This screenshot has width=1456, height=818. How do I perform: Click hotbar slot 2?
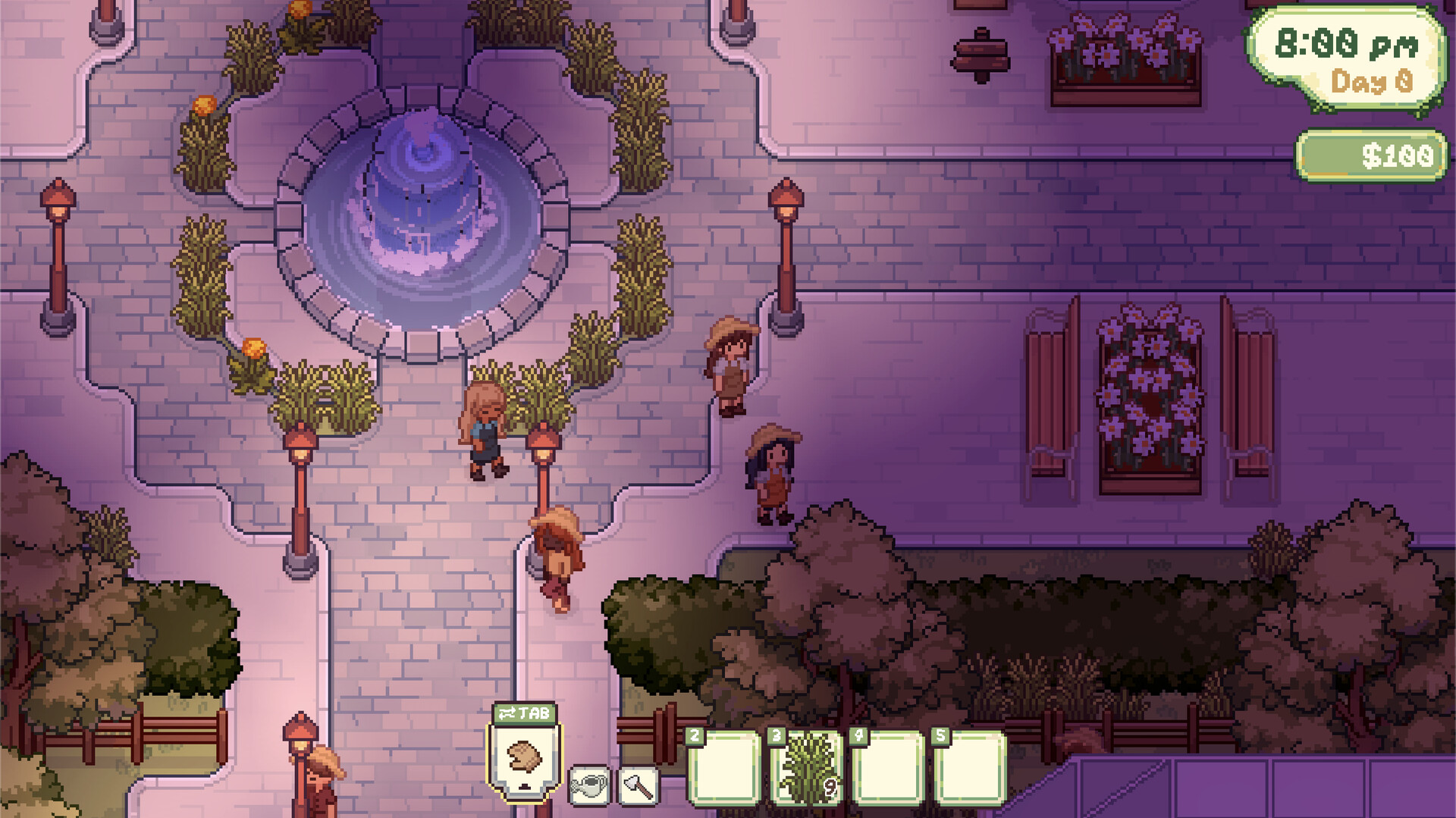tap(725, 770)
